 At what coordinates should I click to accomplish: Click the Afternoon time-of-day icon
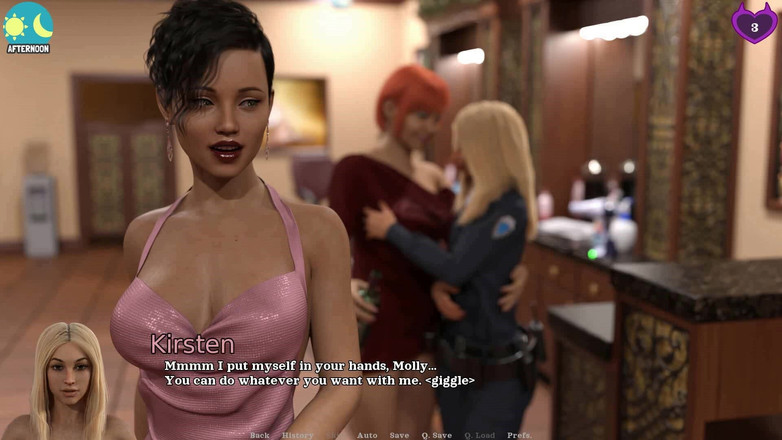pos(28,27)
